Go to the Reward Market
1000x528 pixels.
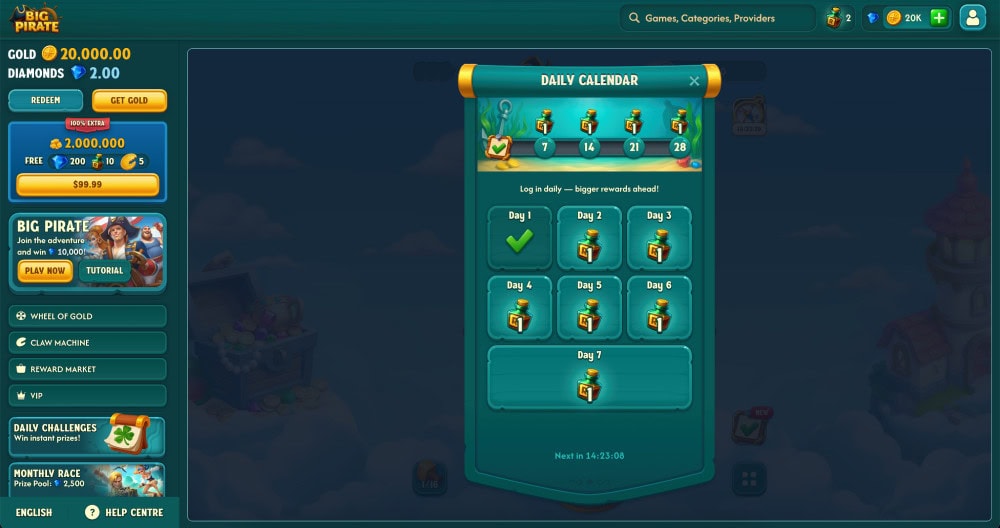87,369
